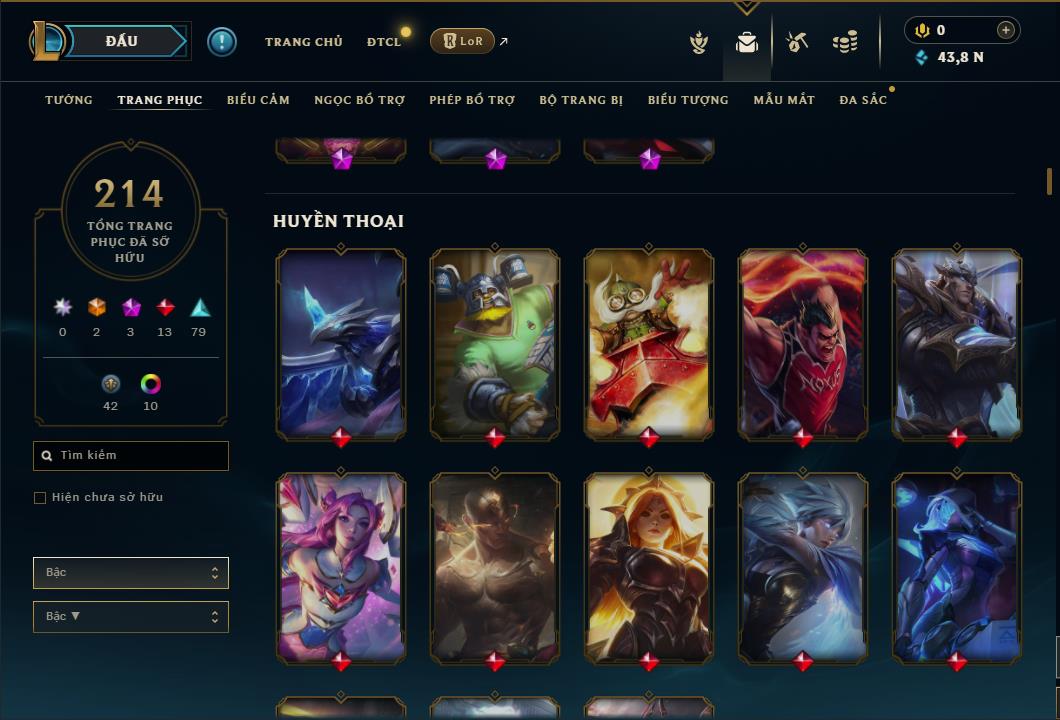Click the plus button to buy currency
Image resolution: width=1060 pixels, height=720 pixels.
(x=1006, y=30)
